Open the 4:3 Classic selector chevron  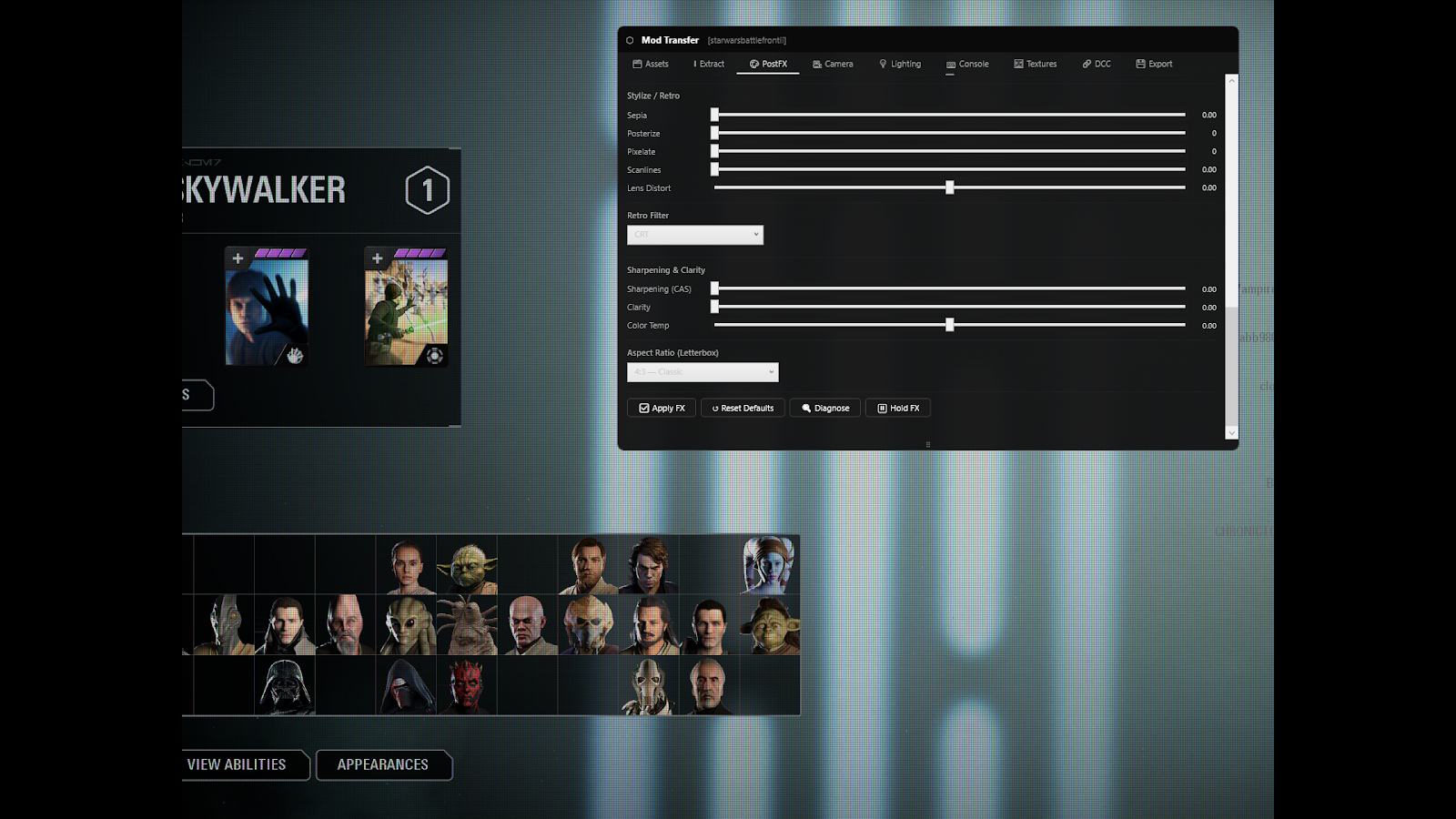(x=772, y=371)
